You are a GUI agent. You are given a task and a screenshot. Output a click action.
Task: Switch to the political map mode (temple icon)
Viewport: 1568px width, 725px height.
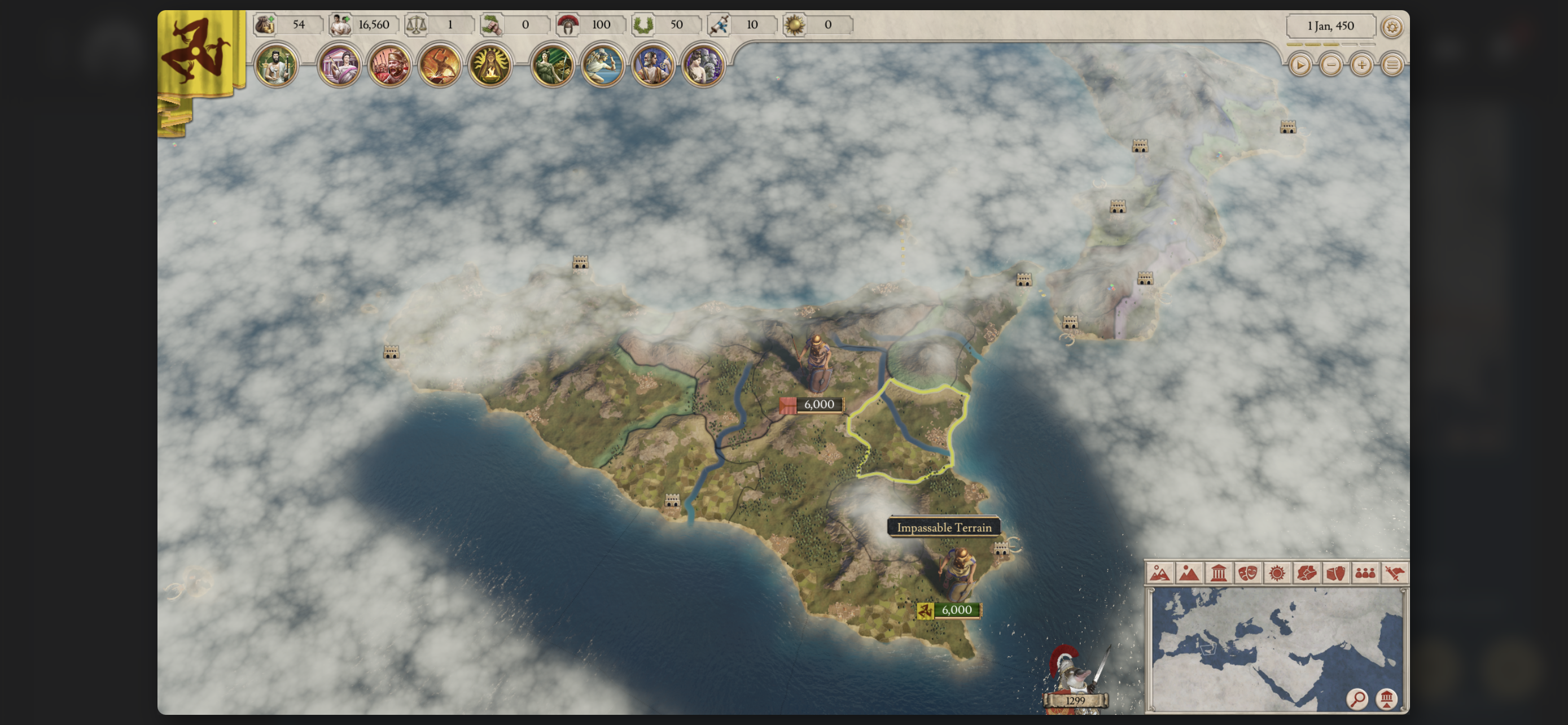click(1218, 573)
